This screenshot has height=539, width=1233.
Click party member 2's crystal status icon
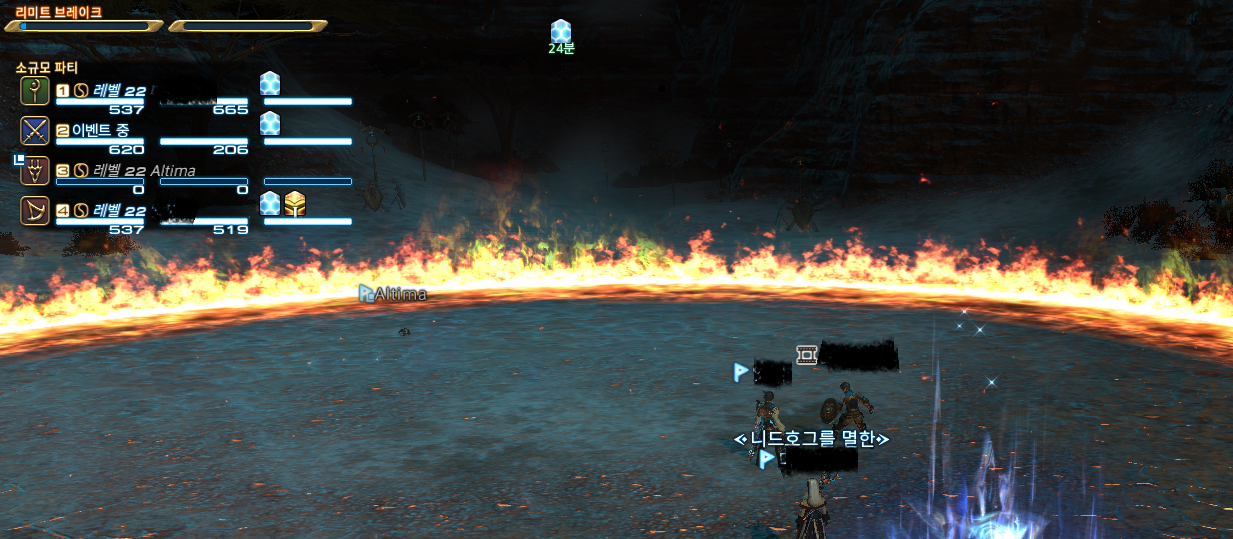pos(270,123)
